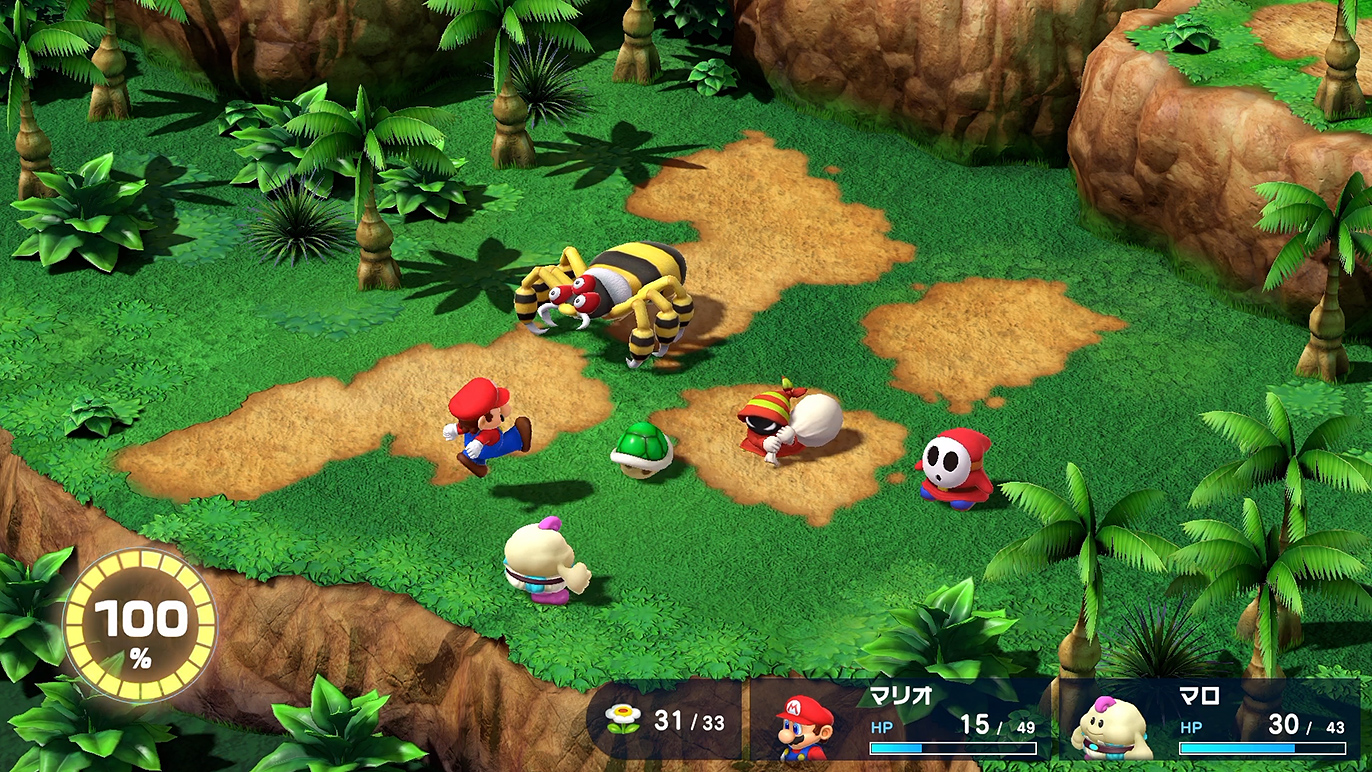Image resolution: width=1372 pixels, height=772 pixels.
Task: Select Mallow's party status panel
Action: 1208,720
